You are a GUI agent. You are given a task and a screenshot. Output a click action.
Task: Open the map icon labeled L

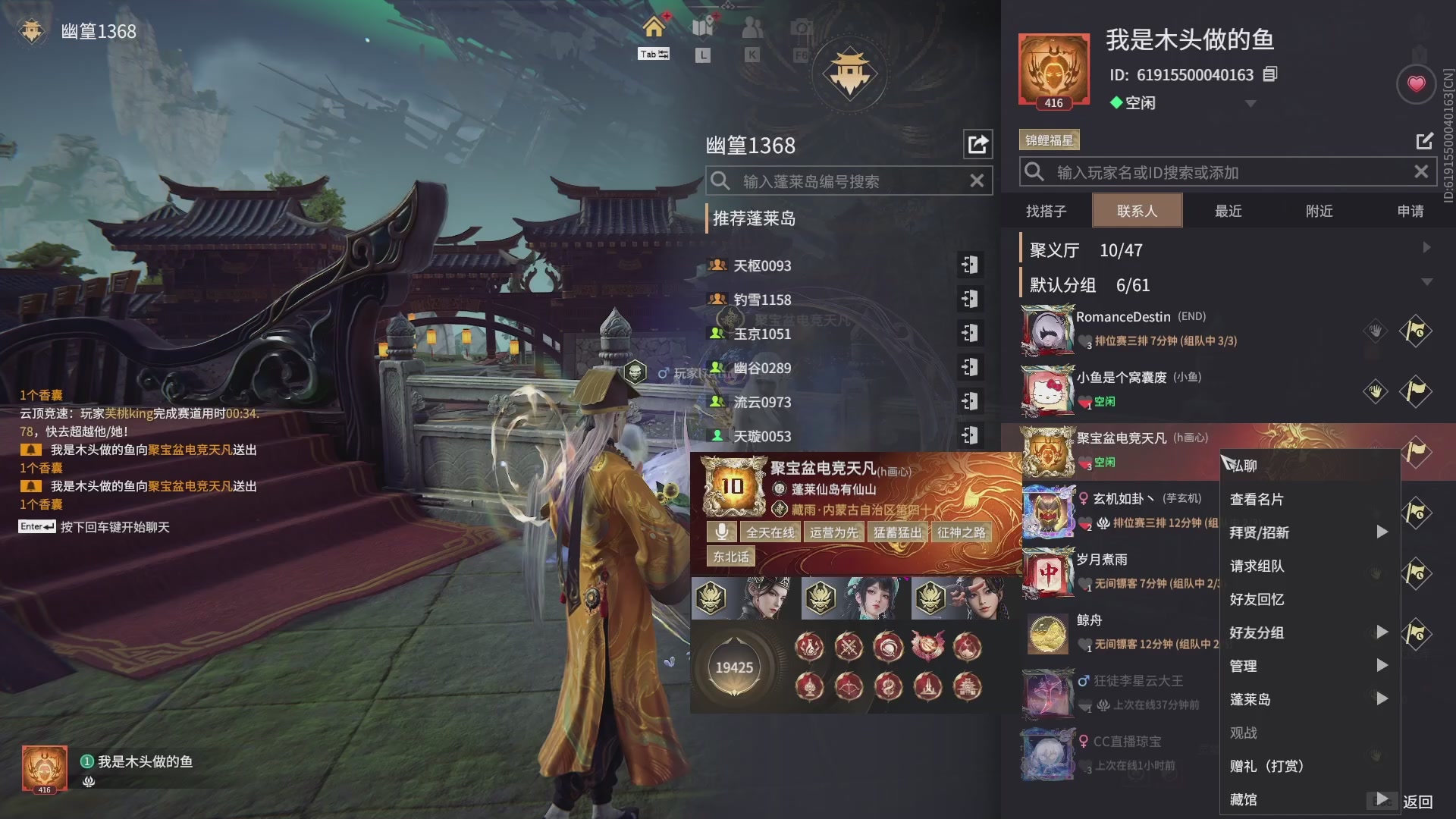(702, 27)
